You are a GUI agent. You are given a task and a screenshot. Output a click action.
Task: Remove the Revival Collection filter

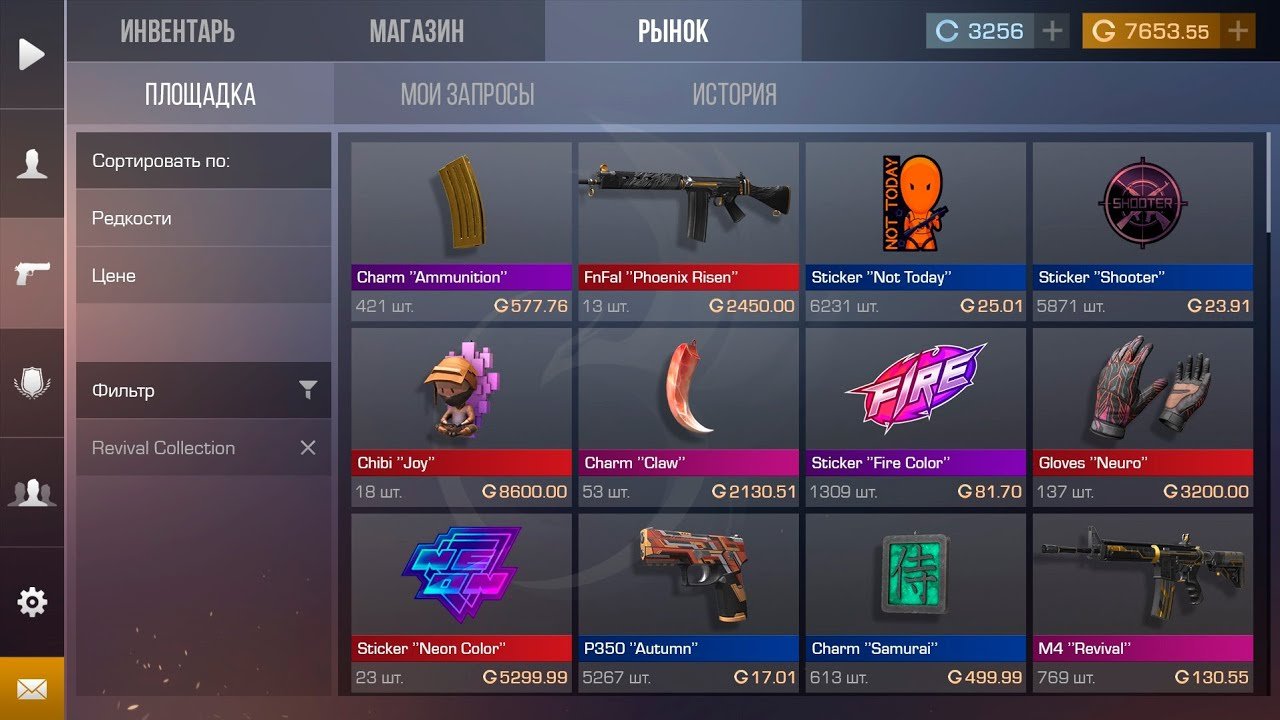click(x=308, y=448)
